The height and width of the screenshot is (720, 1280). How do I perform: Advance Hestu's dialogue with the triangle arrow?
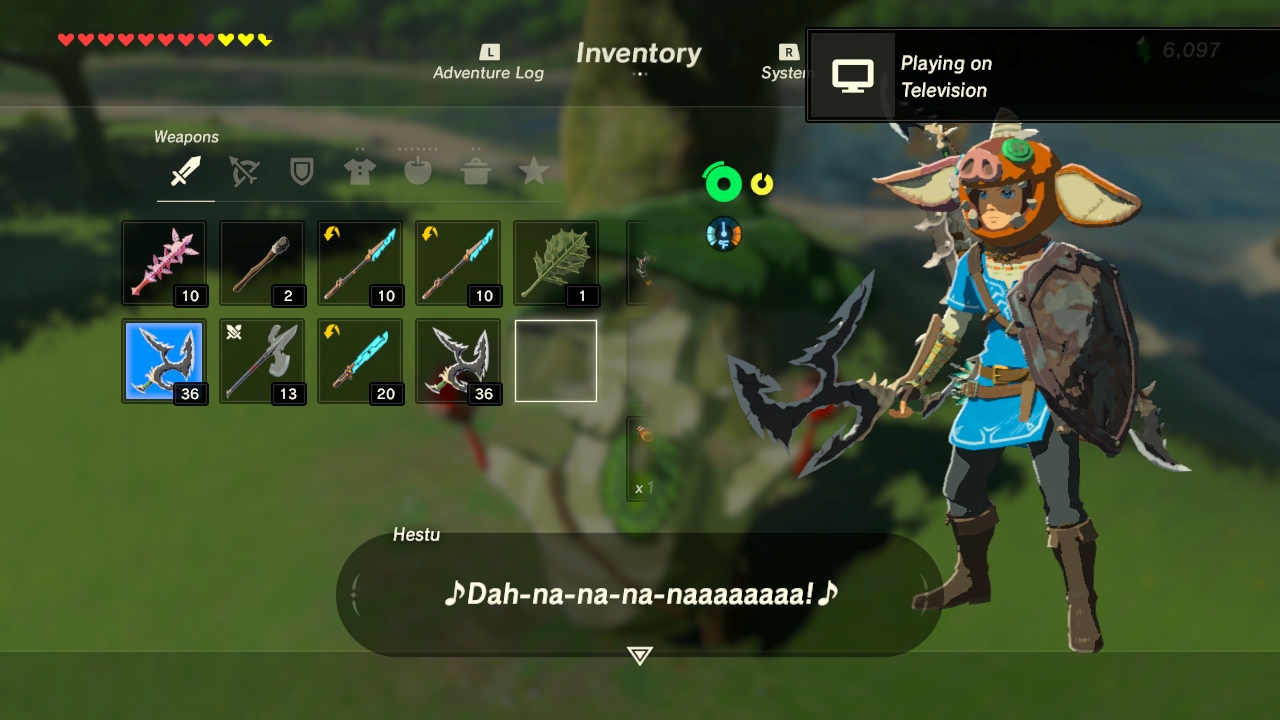click(x=639, y=655)
